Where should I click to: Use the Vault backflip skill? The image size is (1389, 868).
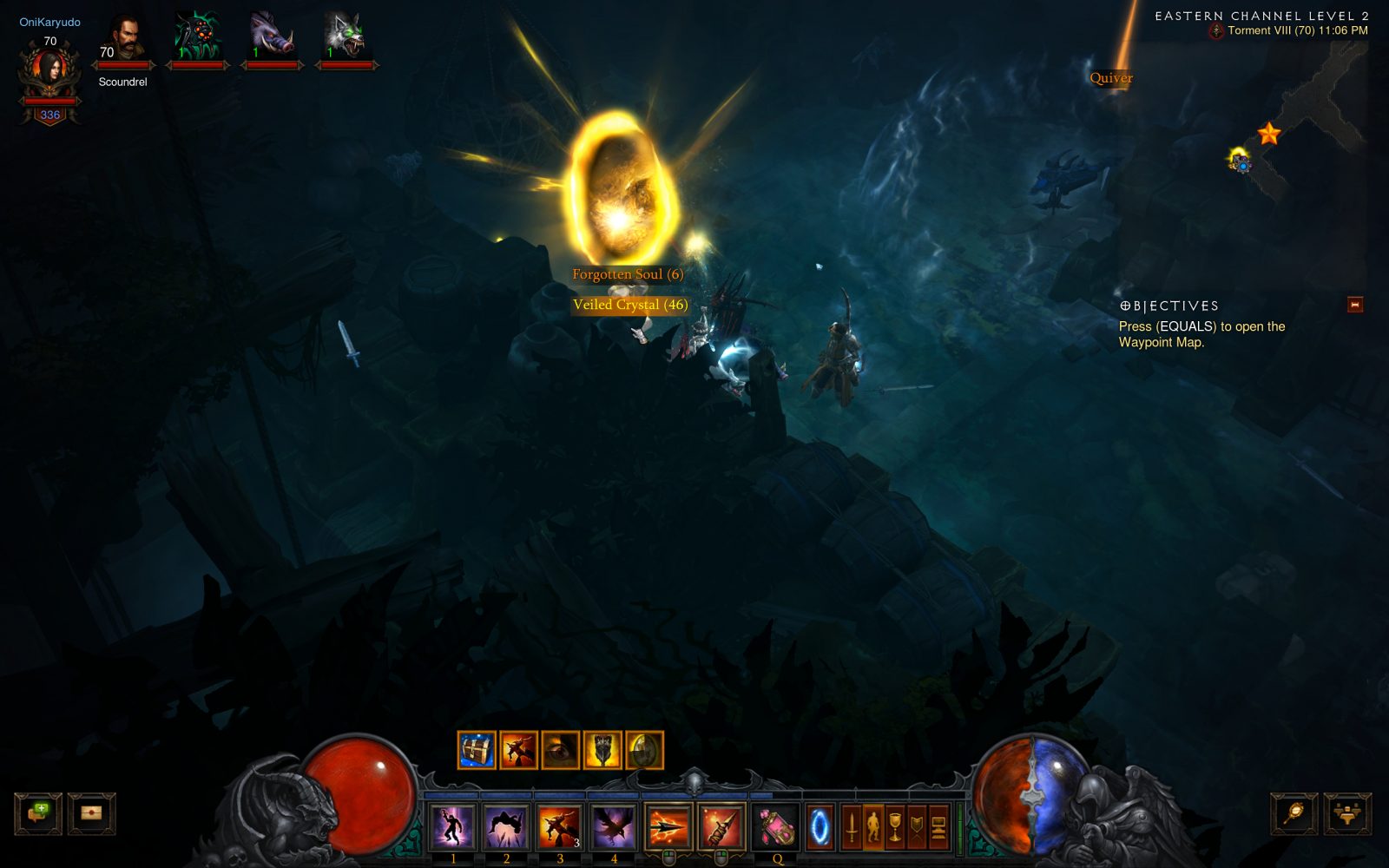click(506, 826)
